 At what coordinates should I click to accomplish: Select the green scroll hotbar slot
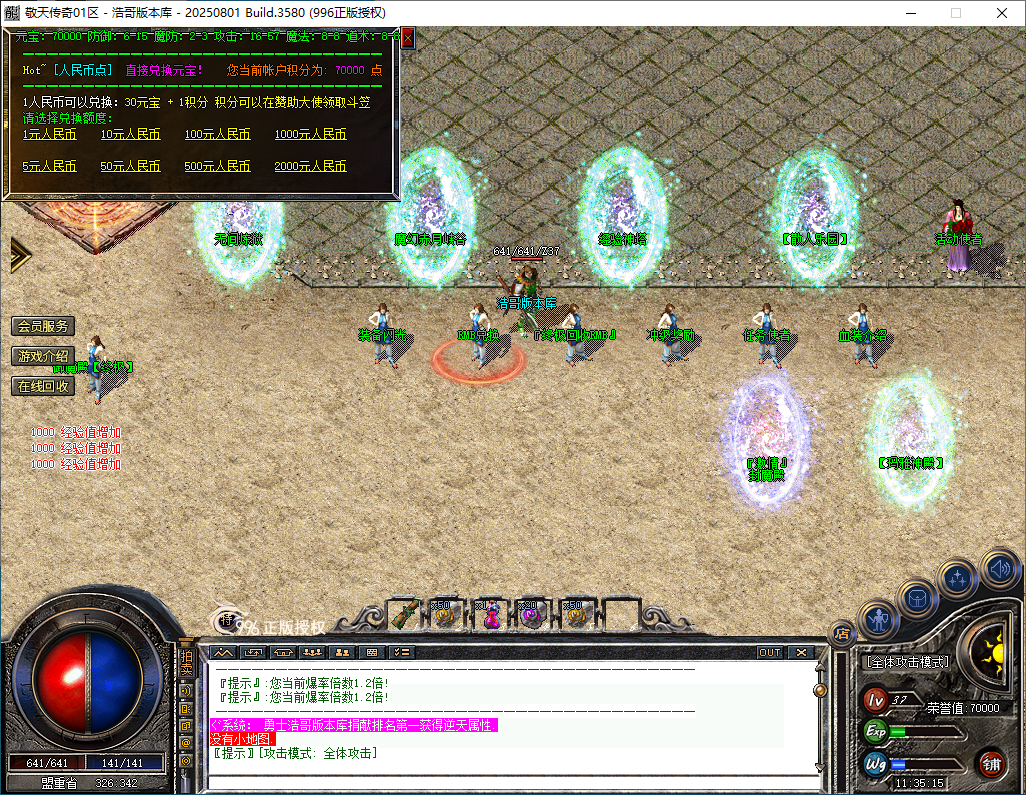pyautogui.click(x=405, y=614)
